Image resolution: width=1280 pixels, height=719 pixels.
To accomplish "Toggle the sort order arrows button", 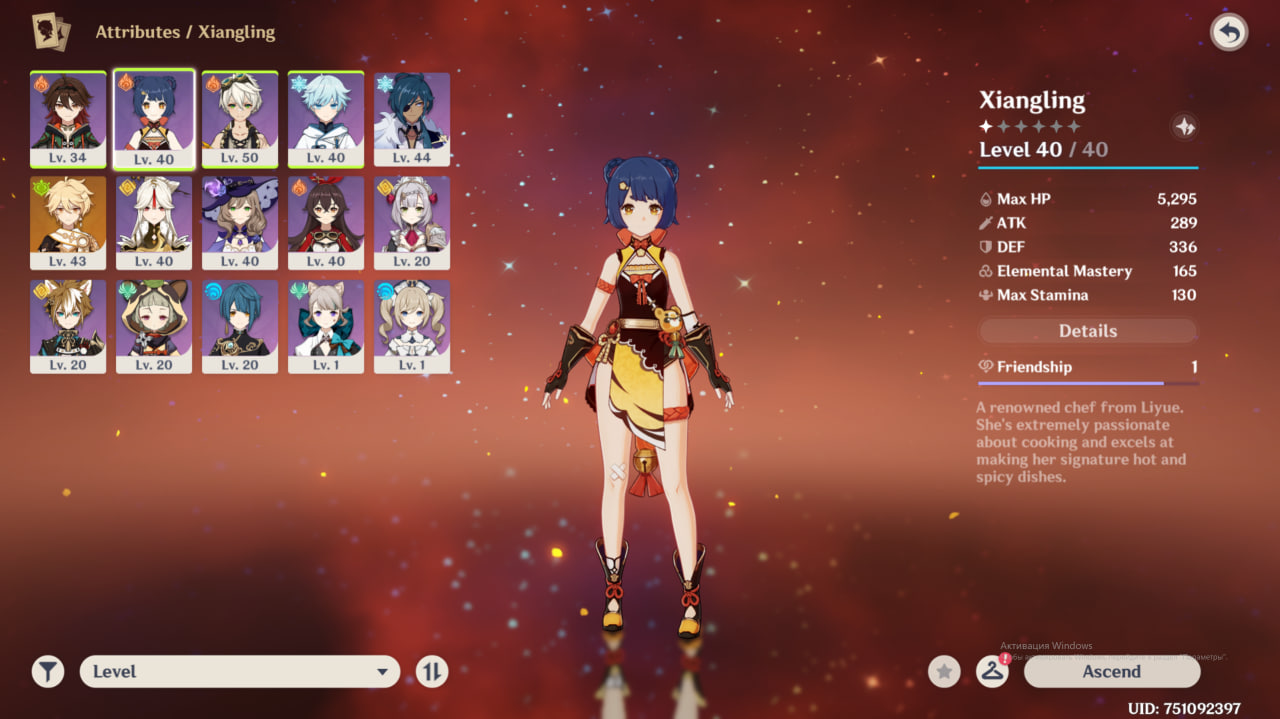I will click(x=432, y=672).
